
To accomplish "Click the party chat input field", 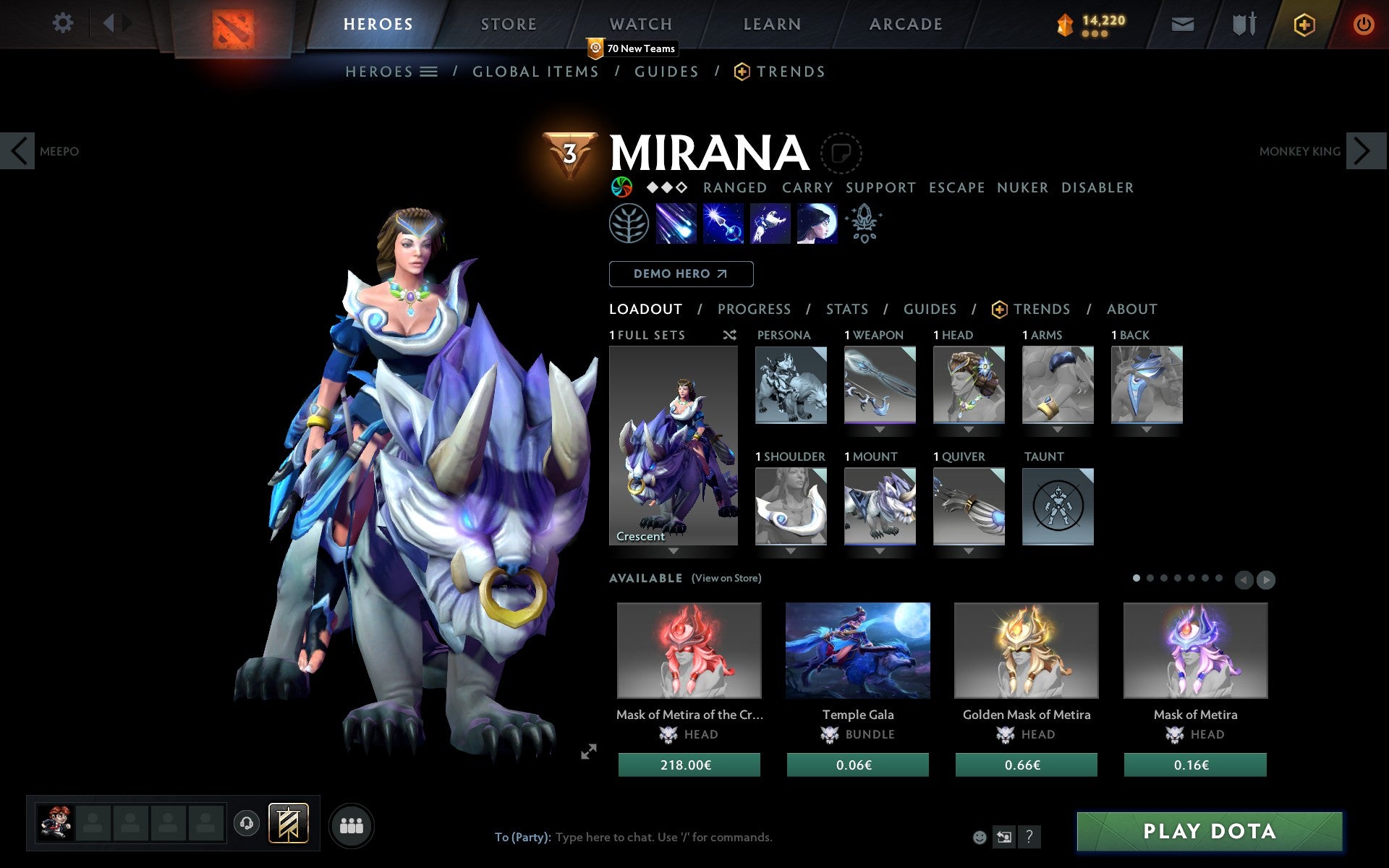I will (x=651, y=837).
